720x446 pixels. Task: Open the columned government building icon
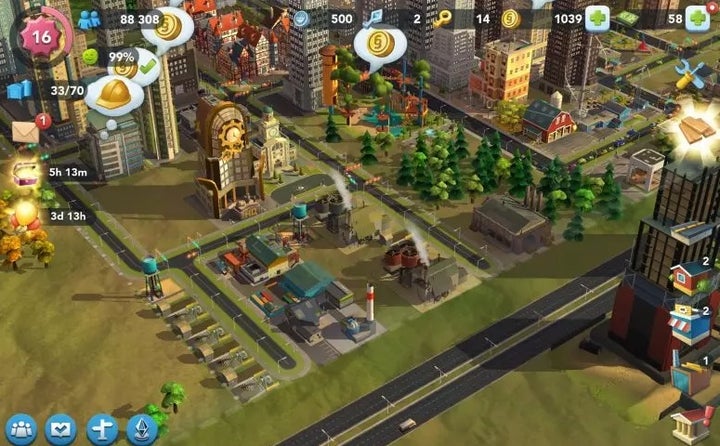tap(691, 422)
